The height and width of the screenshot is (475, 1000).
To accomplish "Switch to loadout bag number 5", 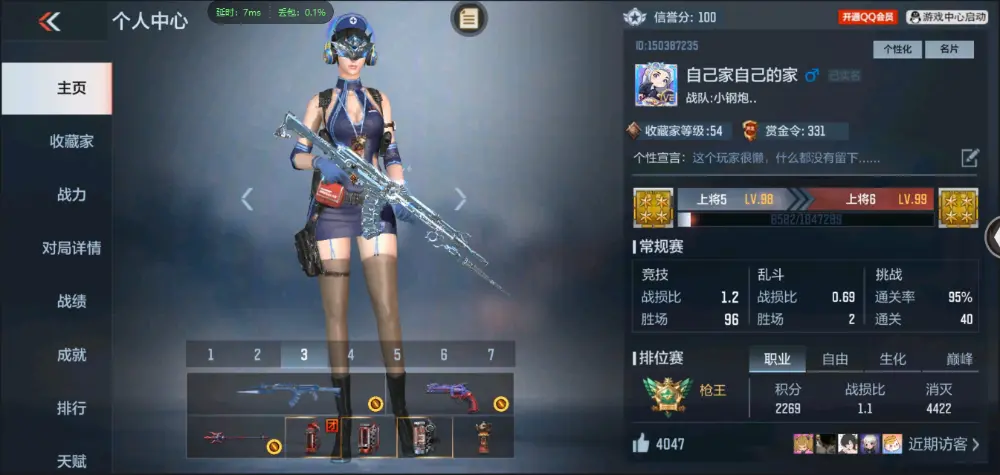I will pyautogui.click(x=397, y=354).
